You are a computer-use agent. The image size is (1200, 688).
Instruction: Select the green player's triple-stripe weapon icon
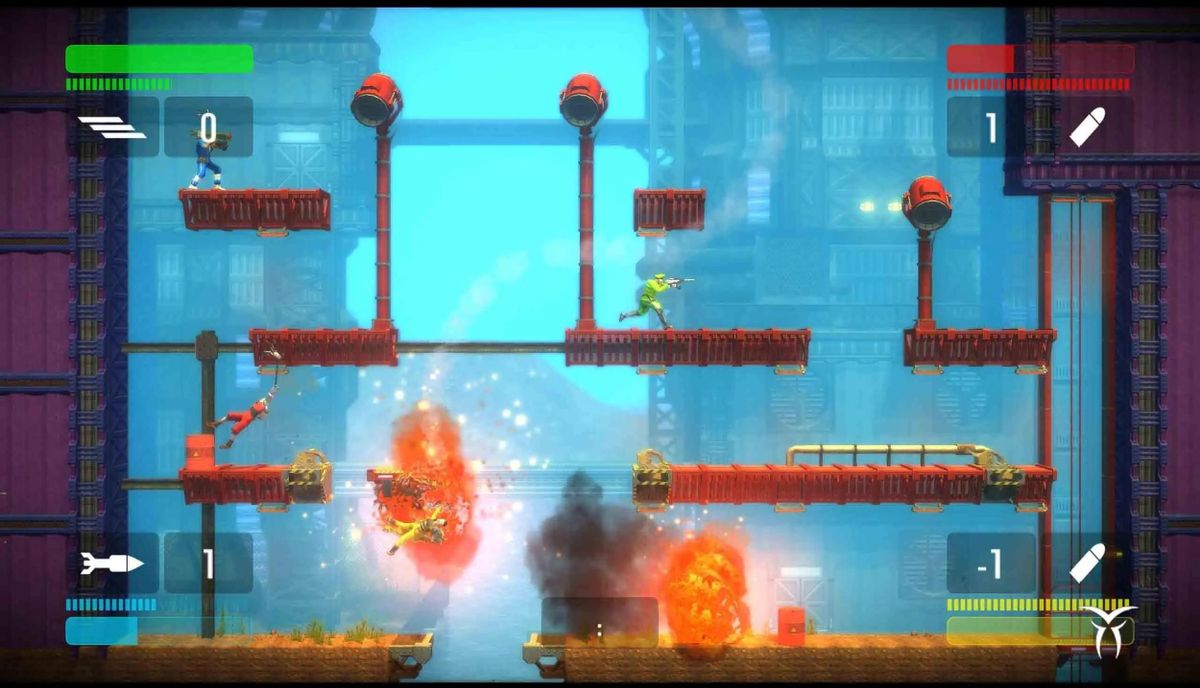112,127
